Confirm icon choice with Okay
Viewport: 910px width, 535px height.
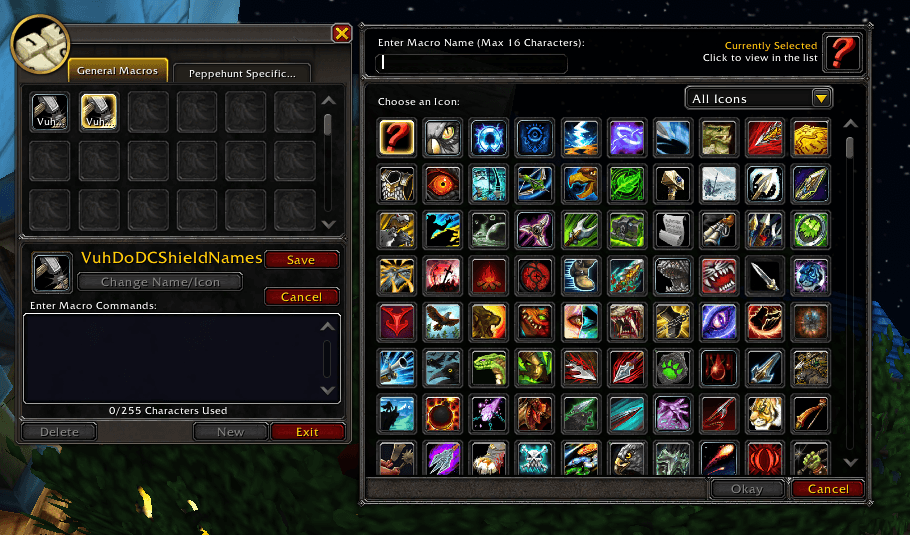coord(747,489)
